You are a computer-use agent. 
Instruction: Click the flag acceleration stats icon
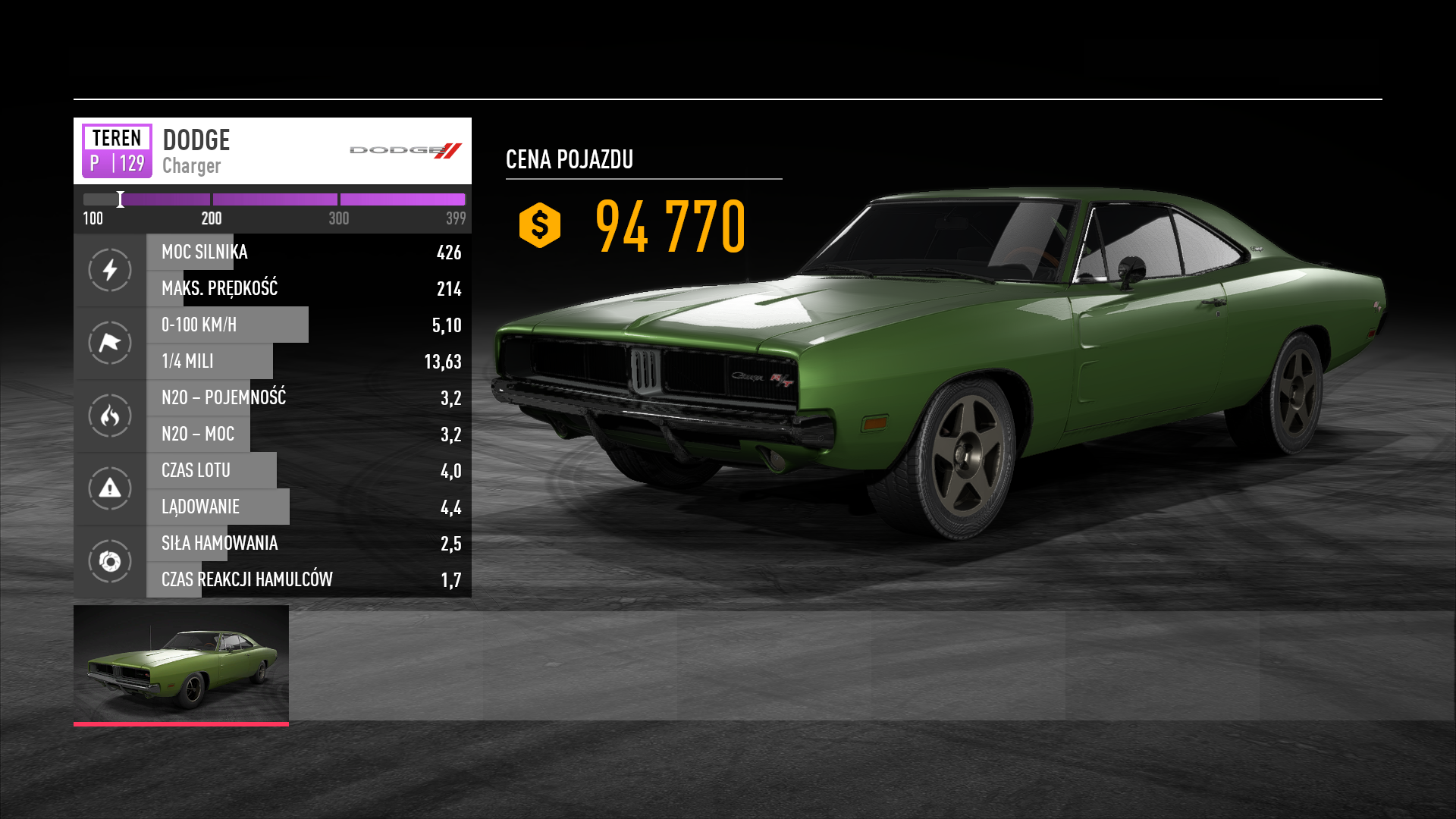point(110,343)
